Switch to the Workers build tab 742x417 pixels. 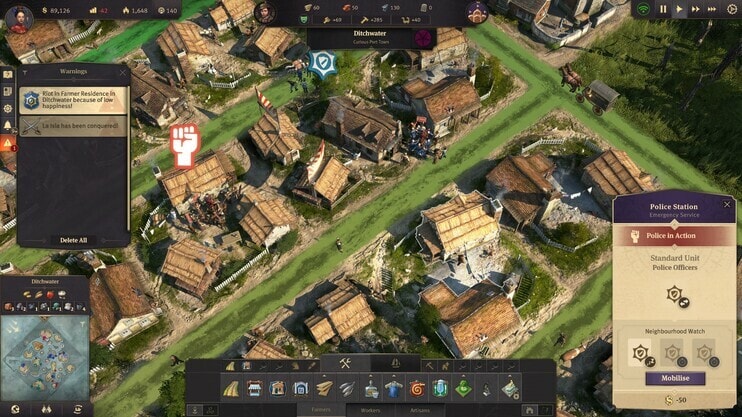(371, 409)
